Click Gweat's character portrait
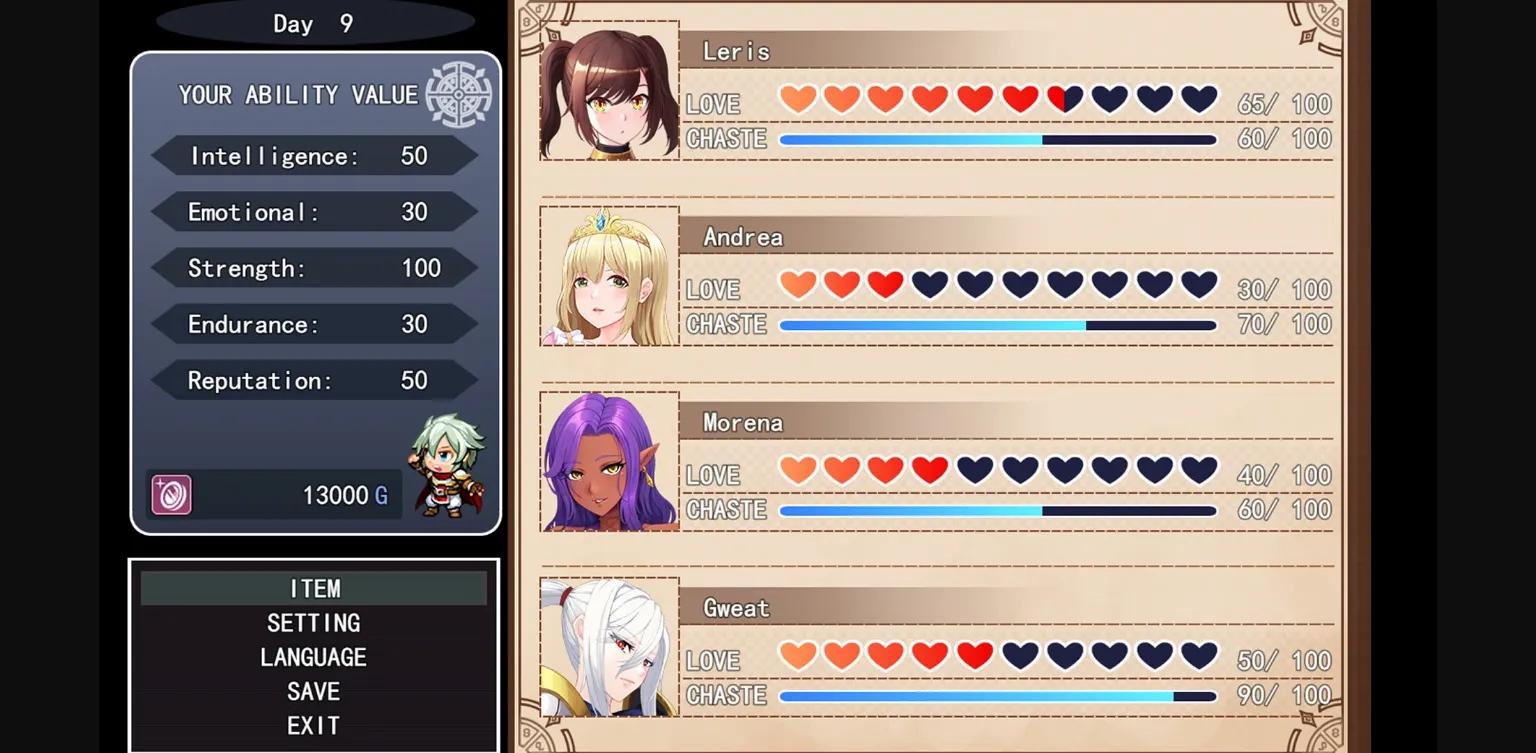Viewport: 1536px width, 753px height. point(608,647)
